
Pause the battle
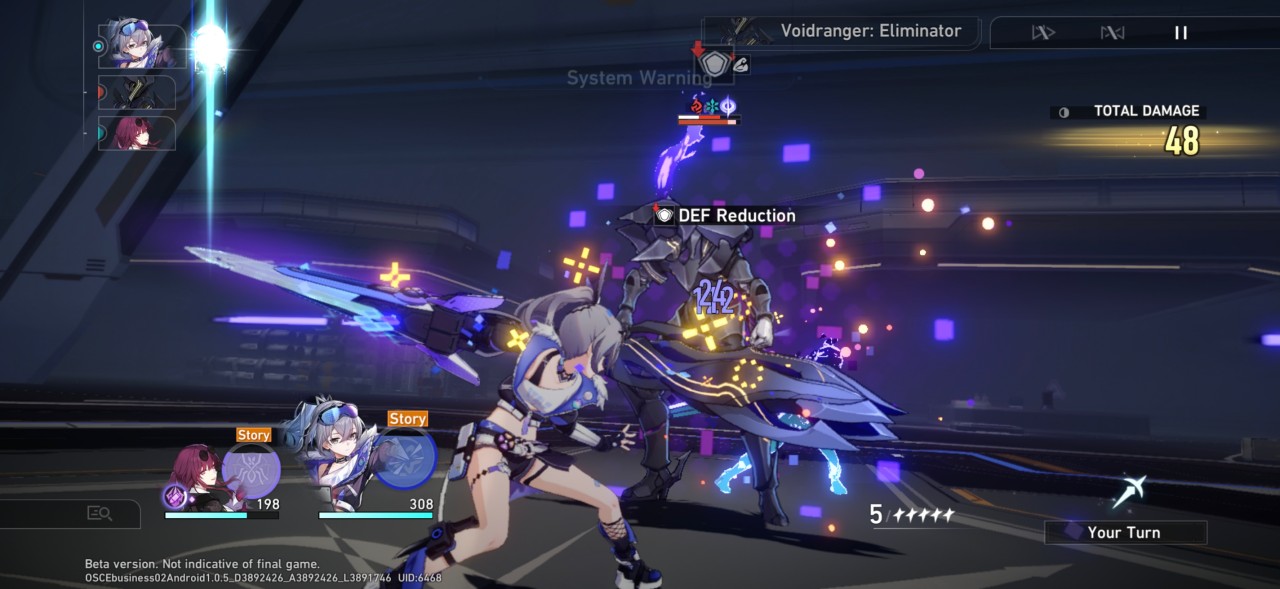[1181, 33]
